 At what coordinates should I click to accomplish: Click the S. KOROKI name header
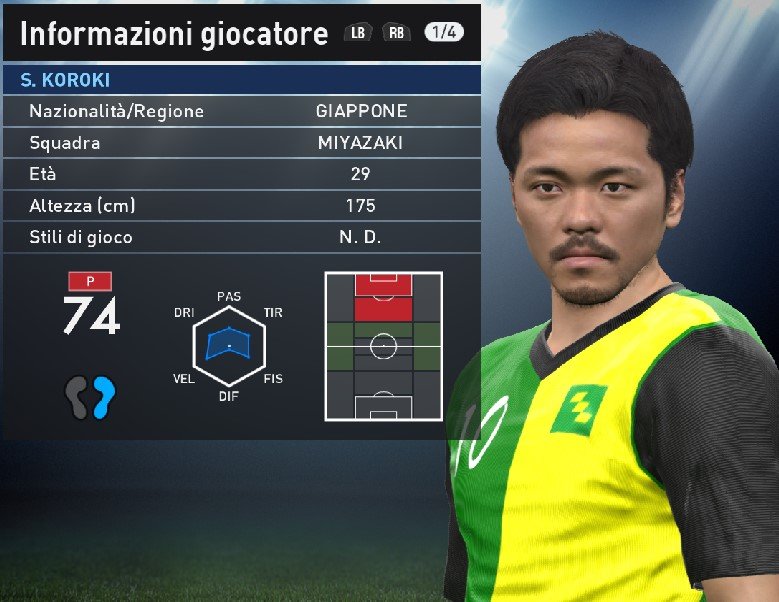(240, 80)
